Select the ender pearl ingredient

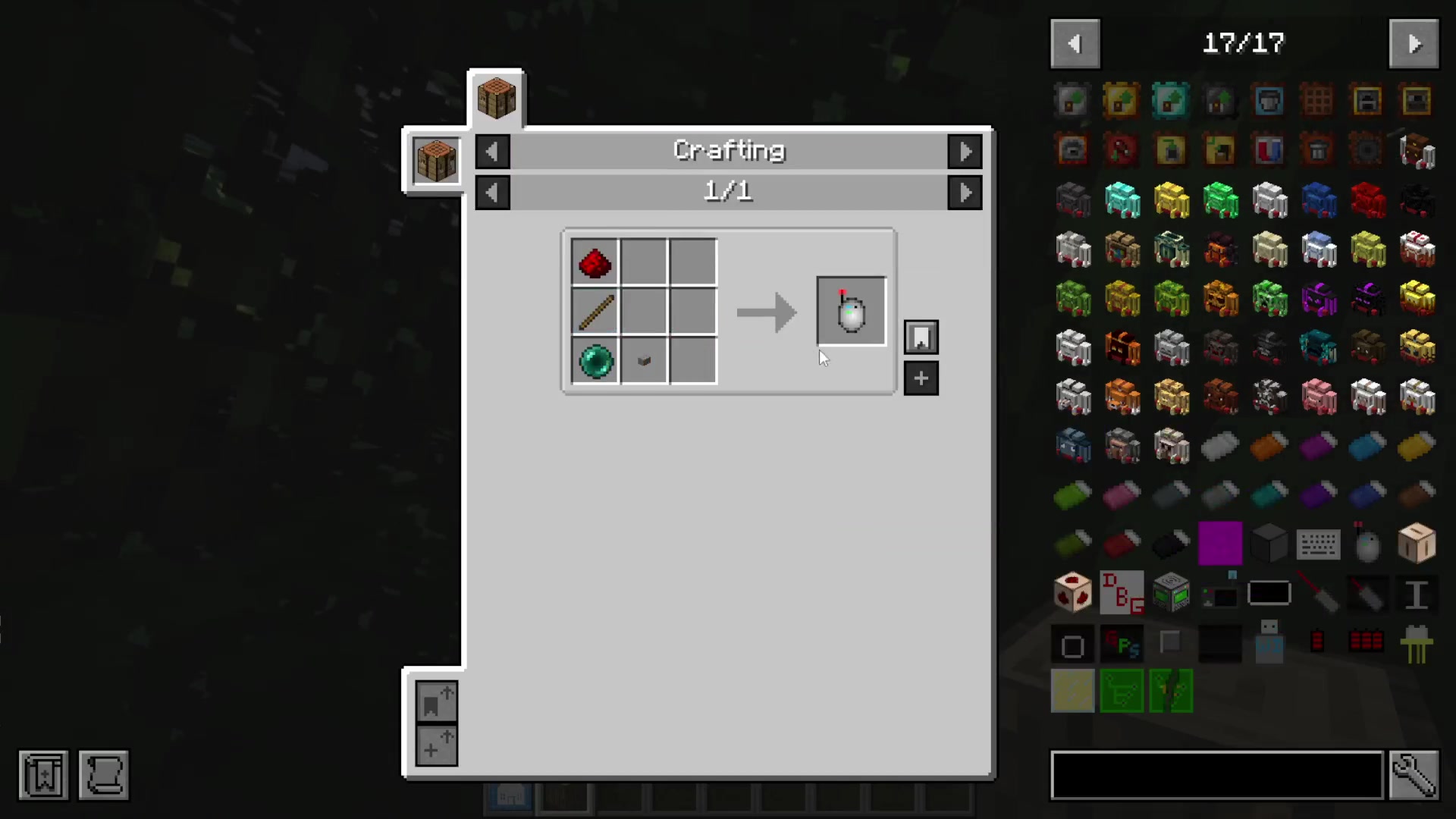[595, 361]
